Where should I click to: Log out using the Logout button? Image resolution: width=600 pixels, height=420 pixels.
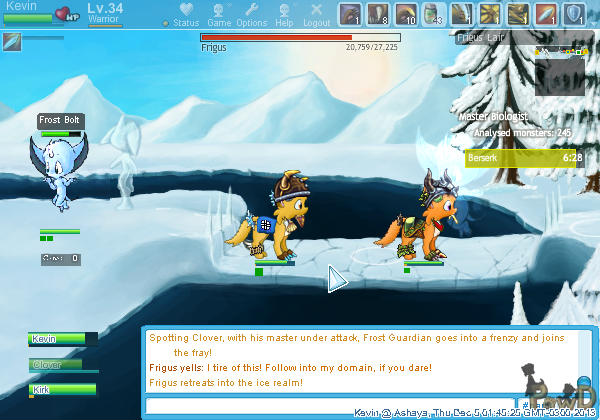[316, 15]
